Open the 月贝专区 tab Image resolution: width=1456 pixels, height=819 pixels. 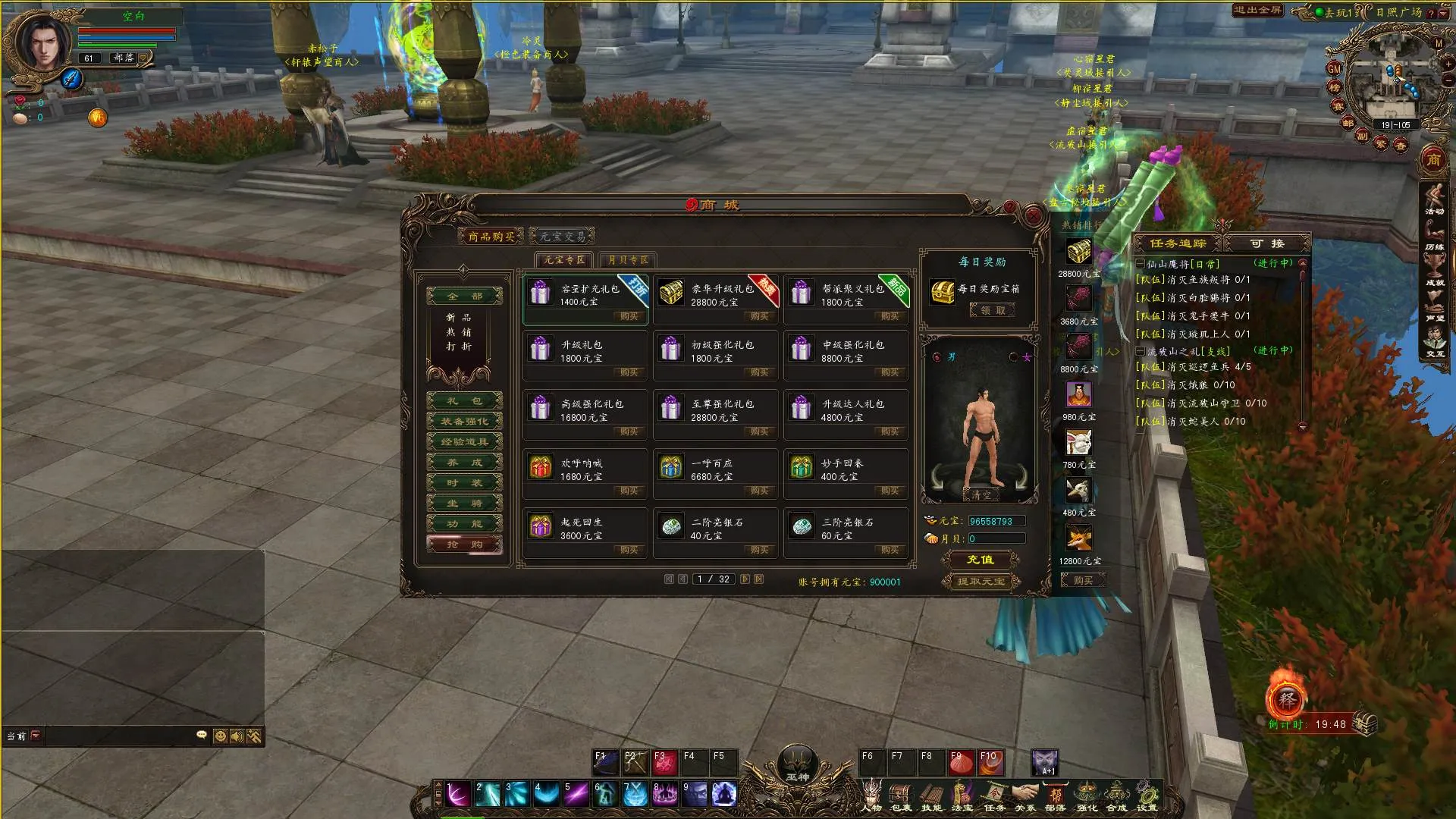click(x=628, y=260)
